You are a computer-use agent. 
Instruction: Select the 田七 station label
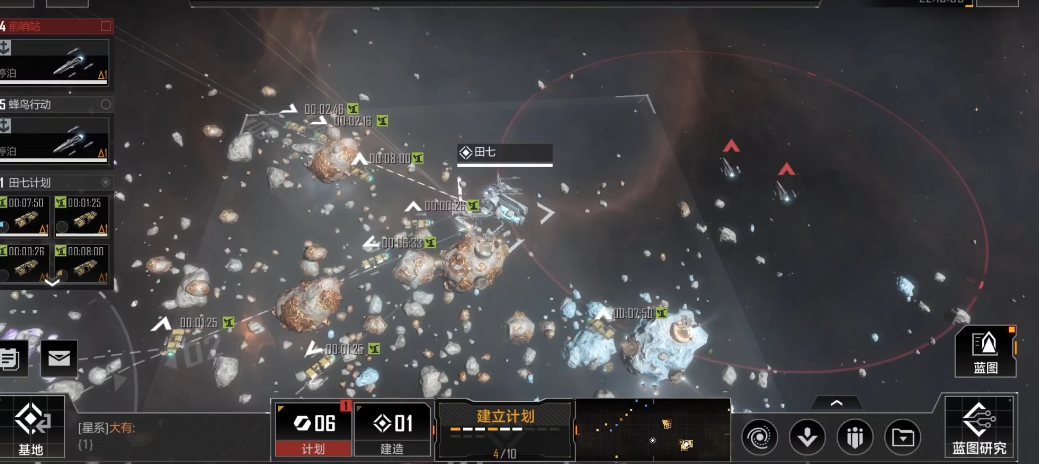(x=504, y=153)
